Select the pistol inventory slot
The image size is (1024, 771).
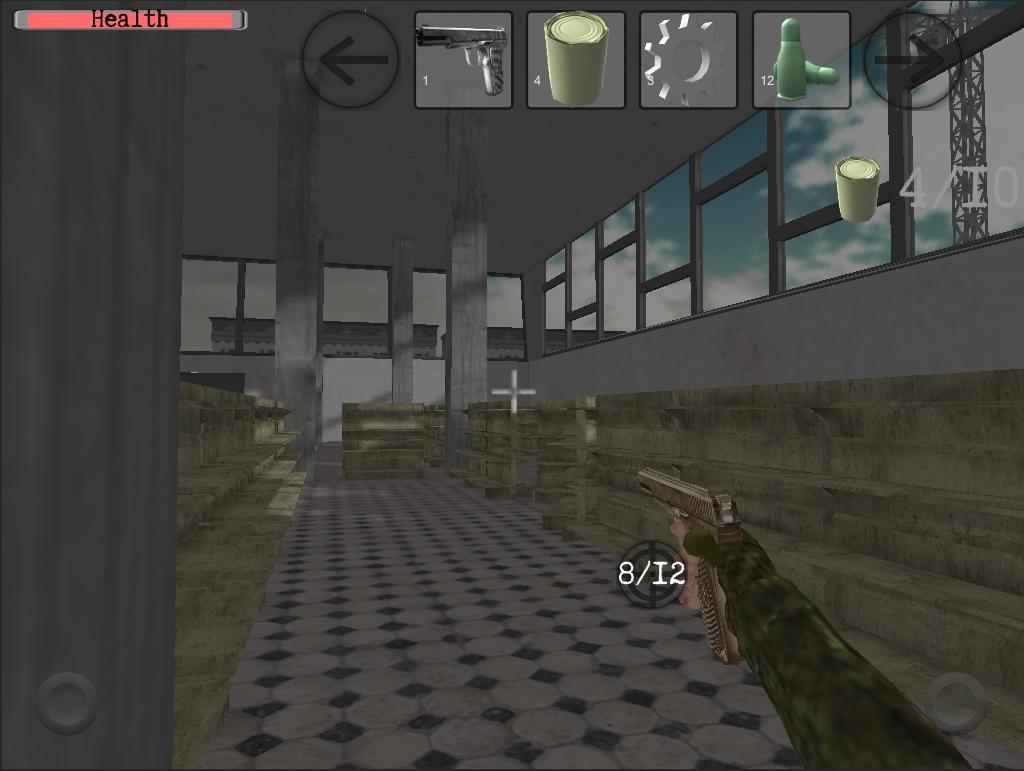point(464,60)
